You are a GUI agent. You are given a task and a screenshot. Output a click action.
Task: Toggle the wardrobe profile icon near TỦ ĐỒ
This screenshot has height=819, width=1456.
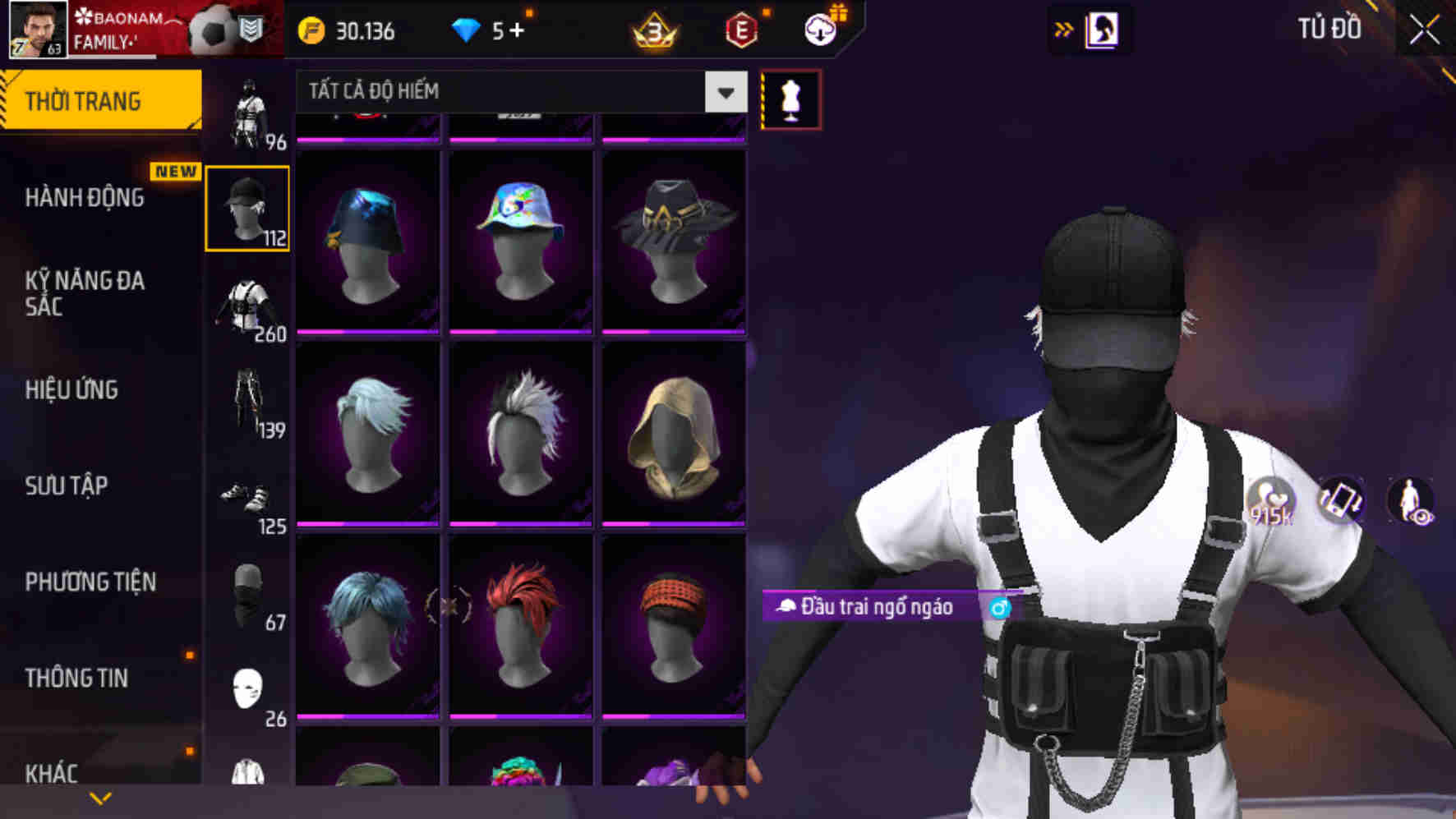[1101, 30]
